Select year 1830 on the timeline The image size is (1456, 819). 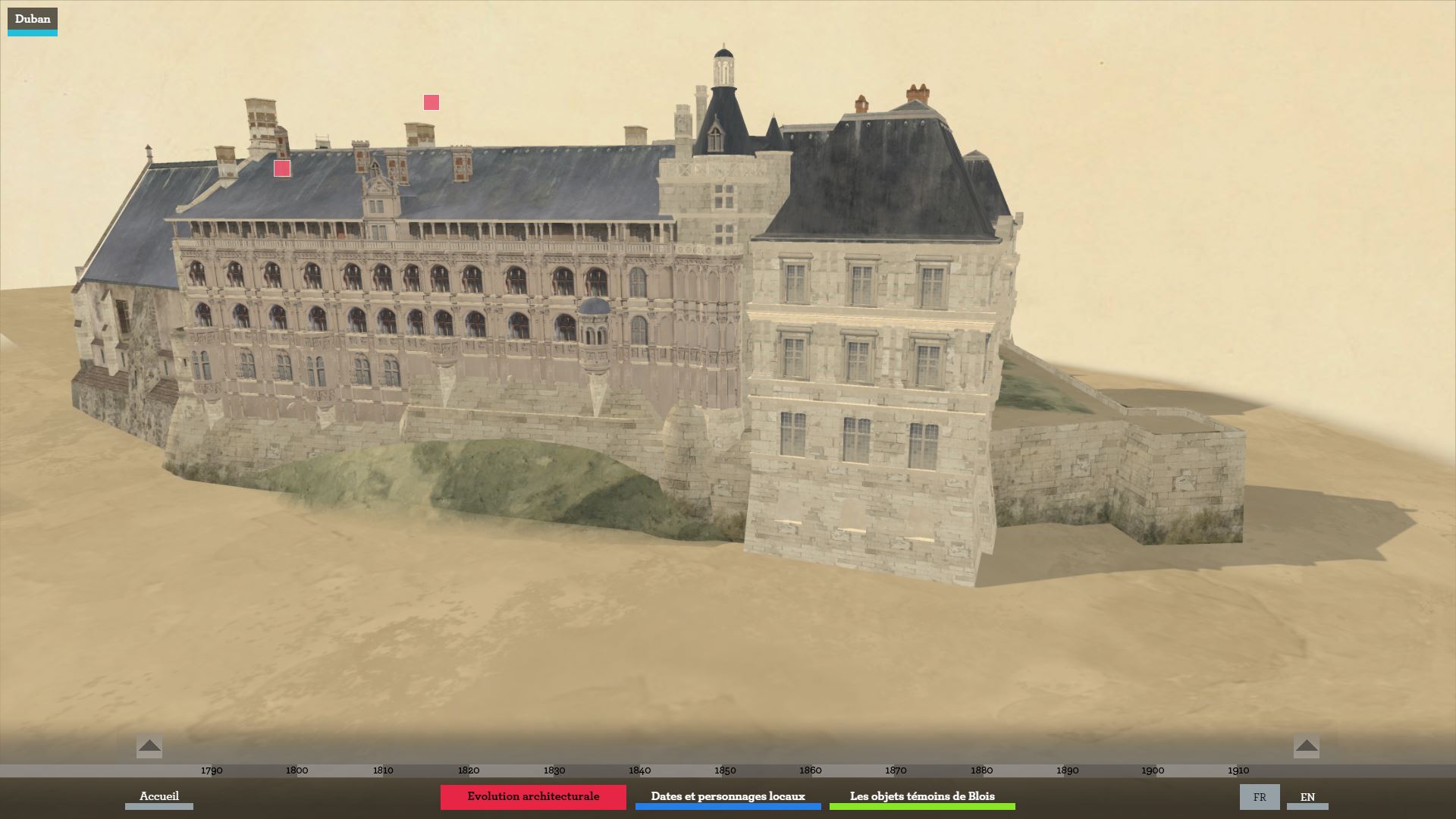point(554,770)
